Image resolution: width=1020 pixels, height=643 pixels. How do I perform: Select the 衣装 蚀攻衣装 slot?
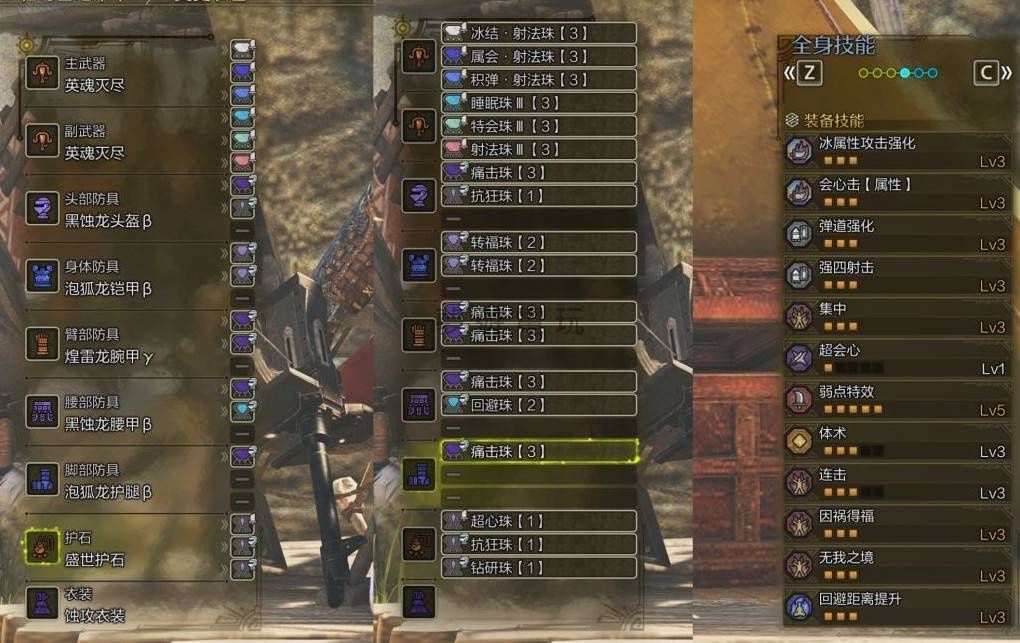click(x=120, y=606)
